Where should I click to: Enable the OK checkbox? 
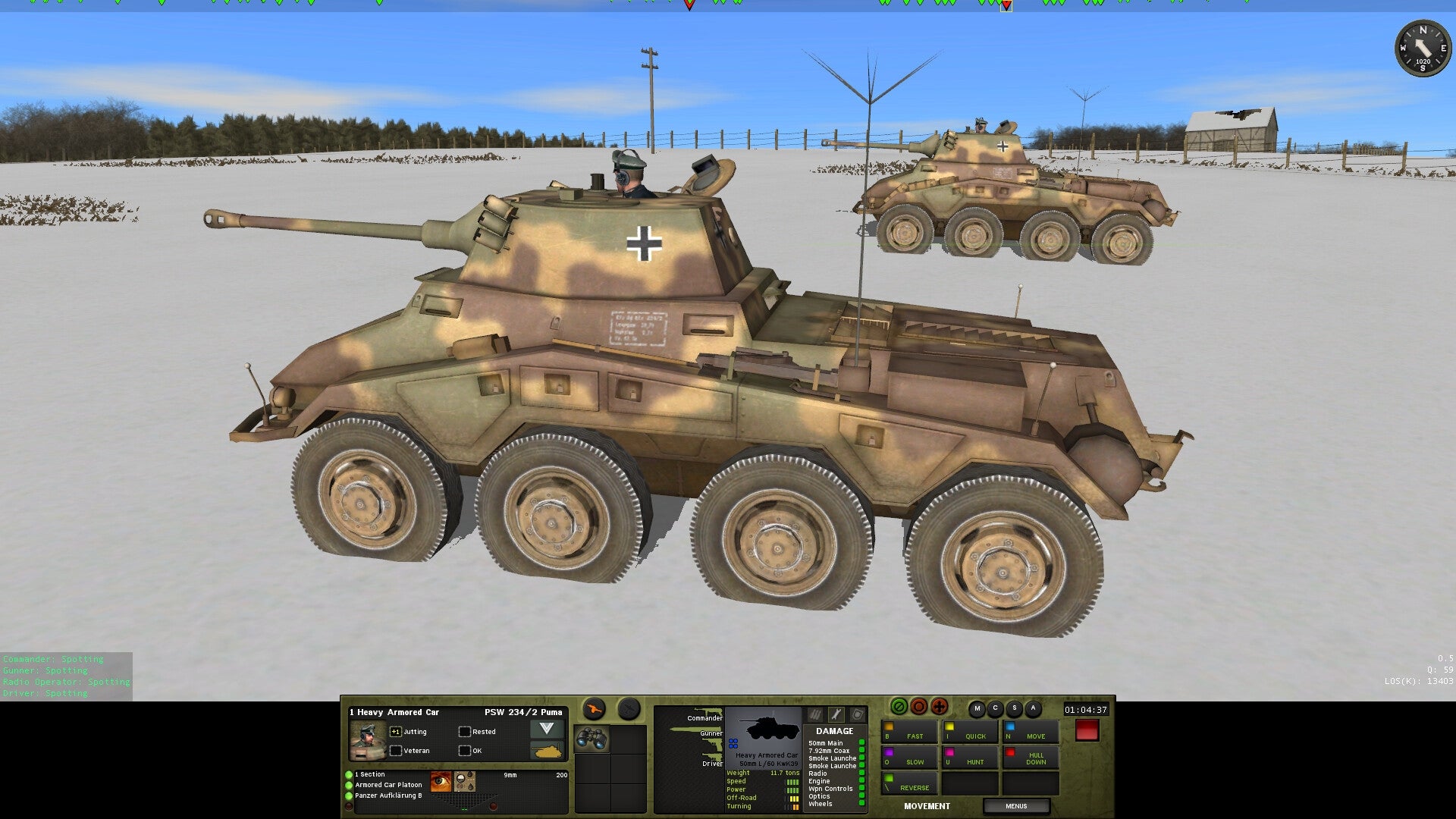pyautogui.click(x=463, y=751)
